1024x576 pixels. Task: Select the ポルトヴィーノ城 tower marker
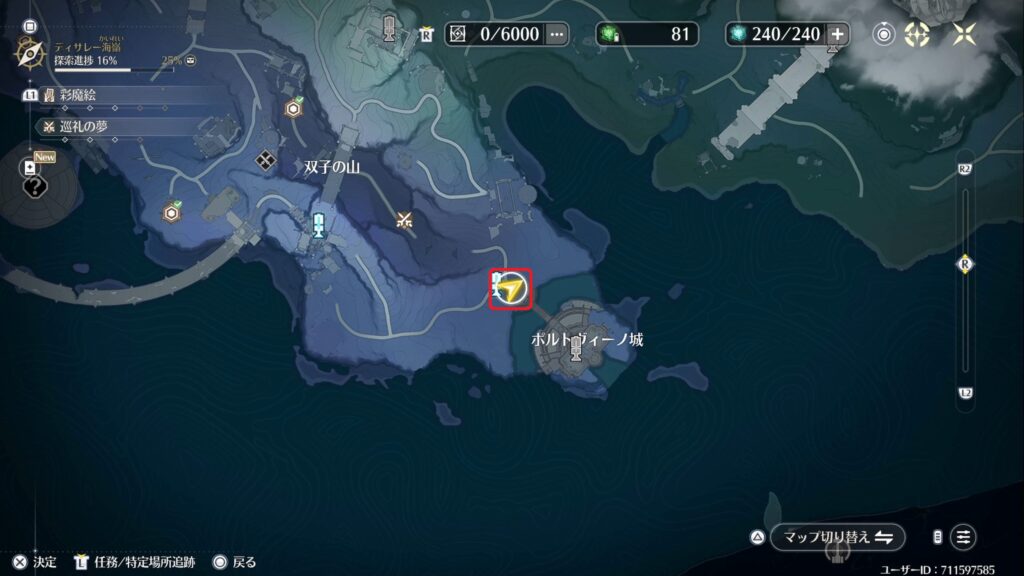[x=575, y=349]
